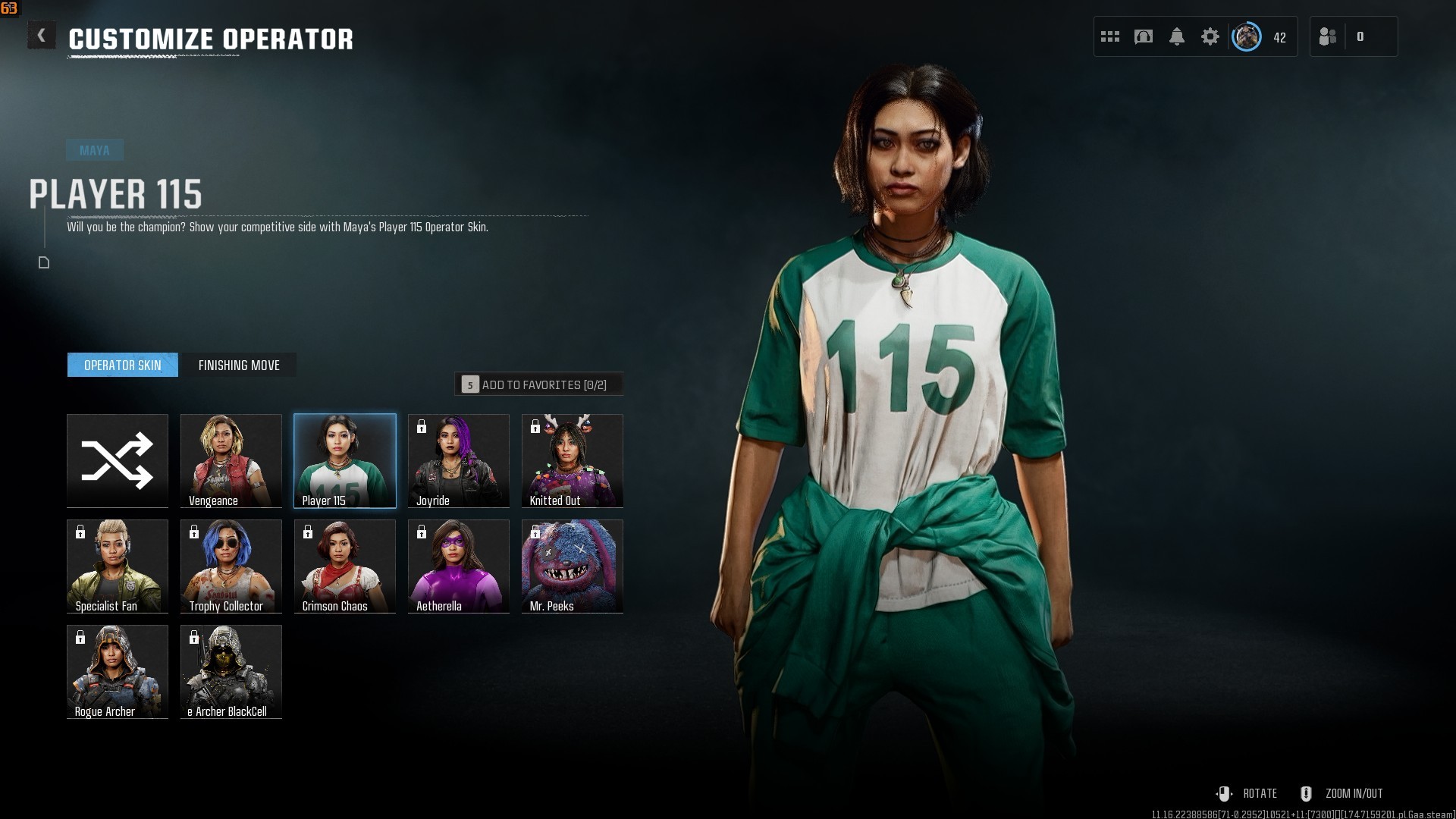Choose the Archer BlackCell skin

pyautogui.click(x=231, y=671)
